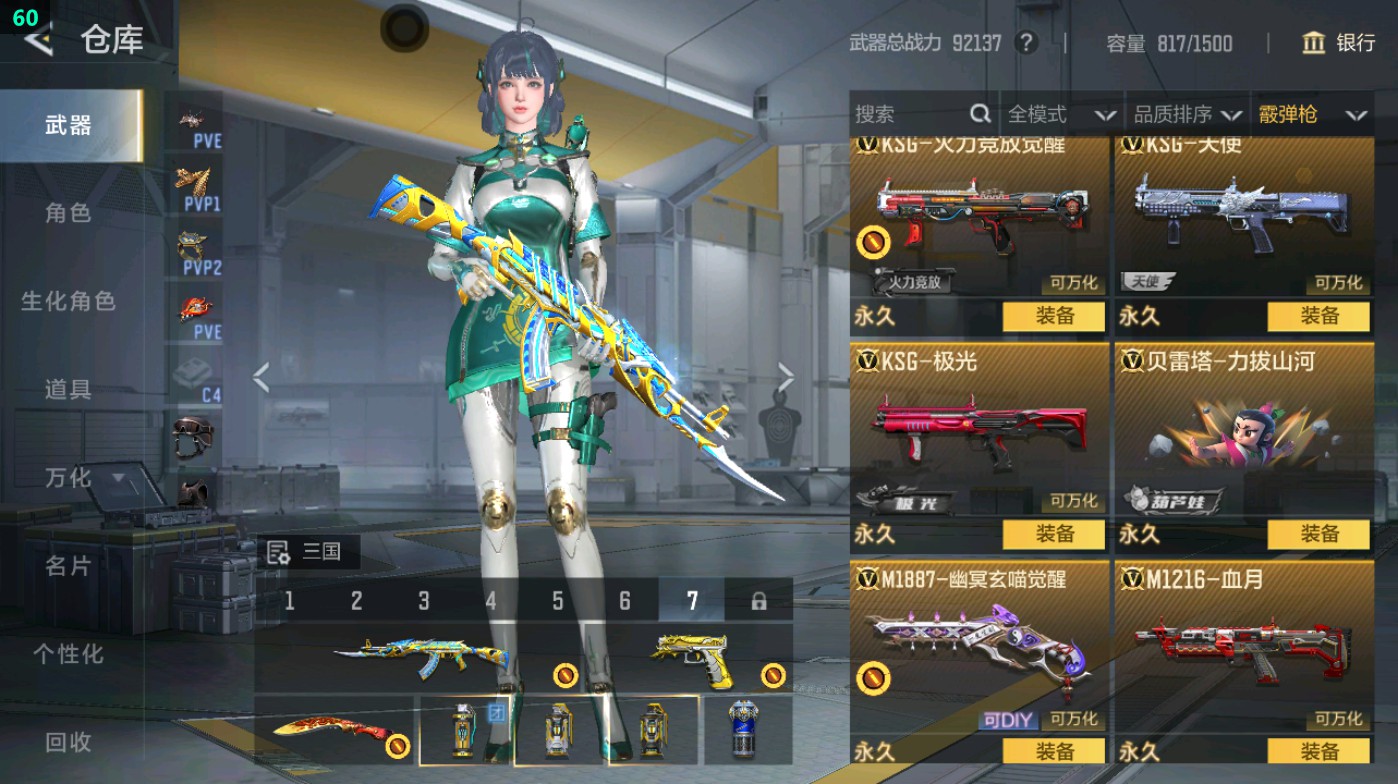Viewport: 1398px width, 784px height.
Task: Choose loadout slot 3
Action: 424,601
